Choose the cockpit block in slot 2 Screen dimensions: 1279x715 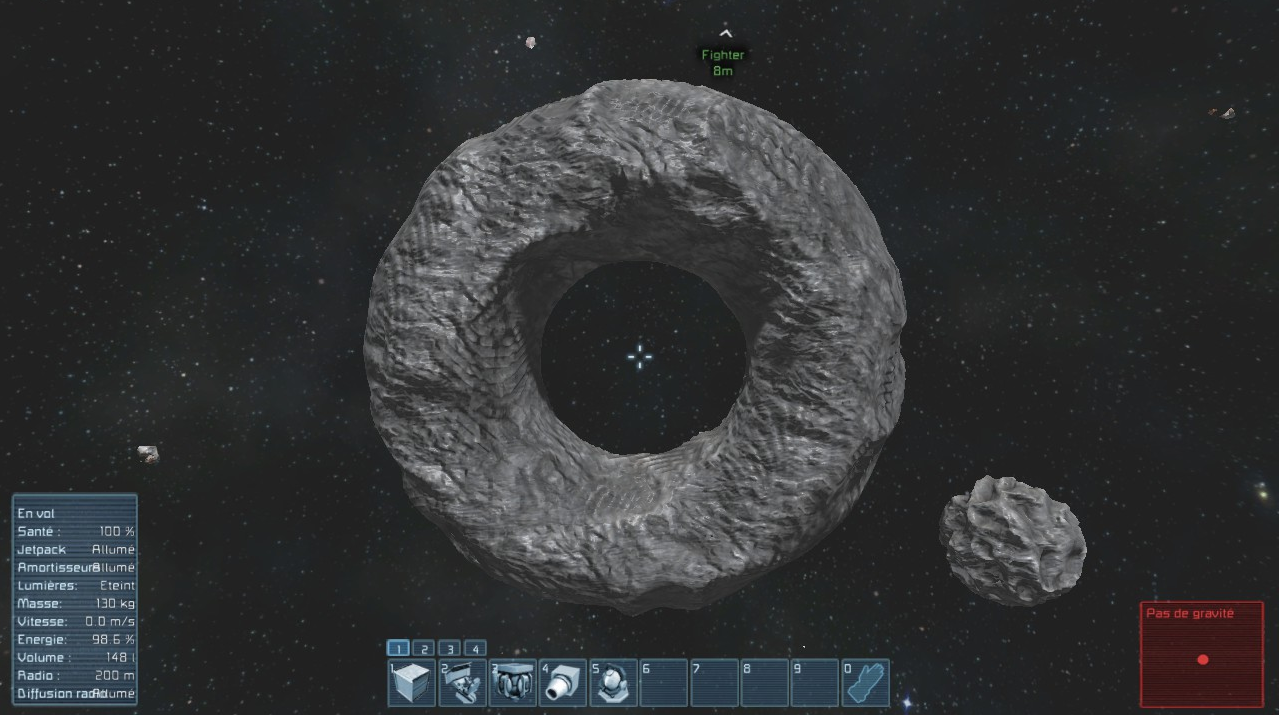[x=462, y=683]
